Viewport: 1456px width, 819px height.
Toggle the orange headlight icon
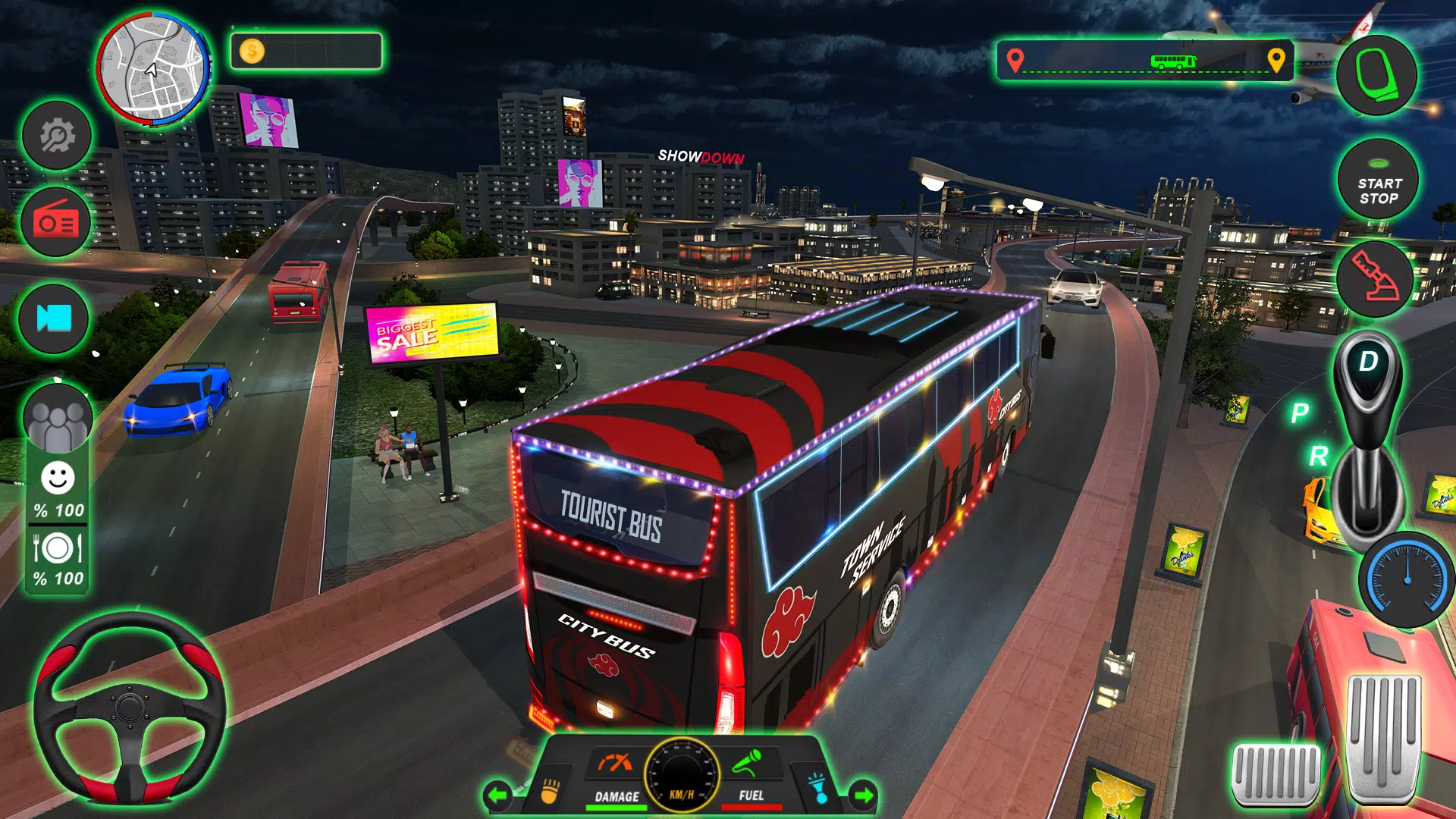[x=549, y=791]
